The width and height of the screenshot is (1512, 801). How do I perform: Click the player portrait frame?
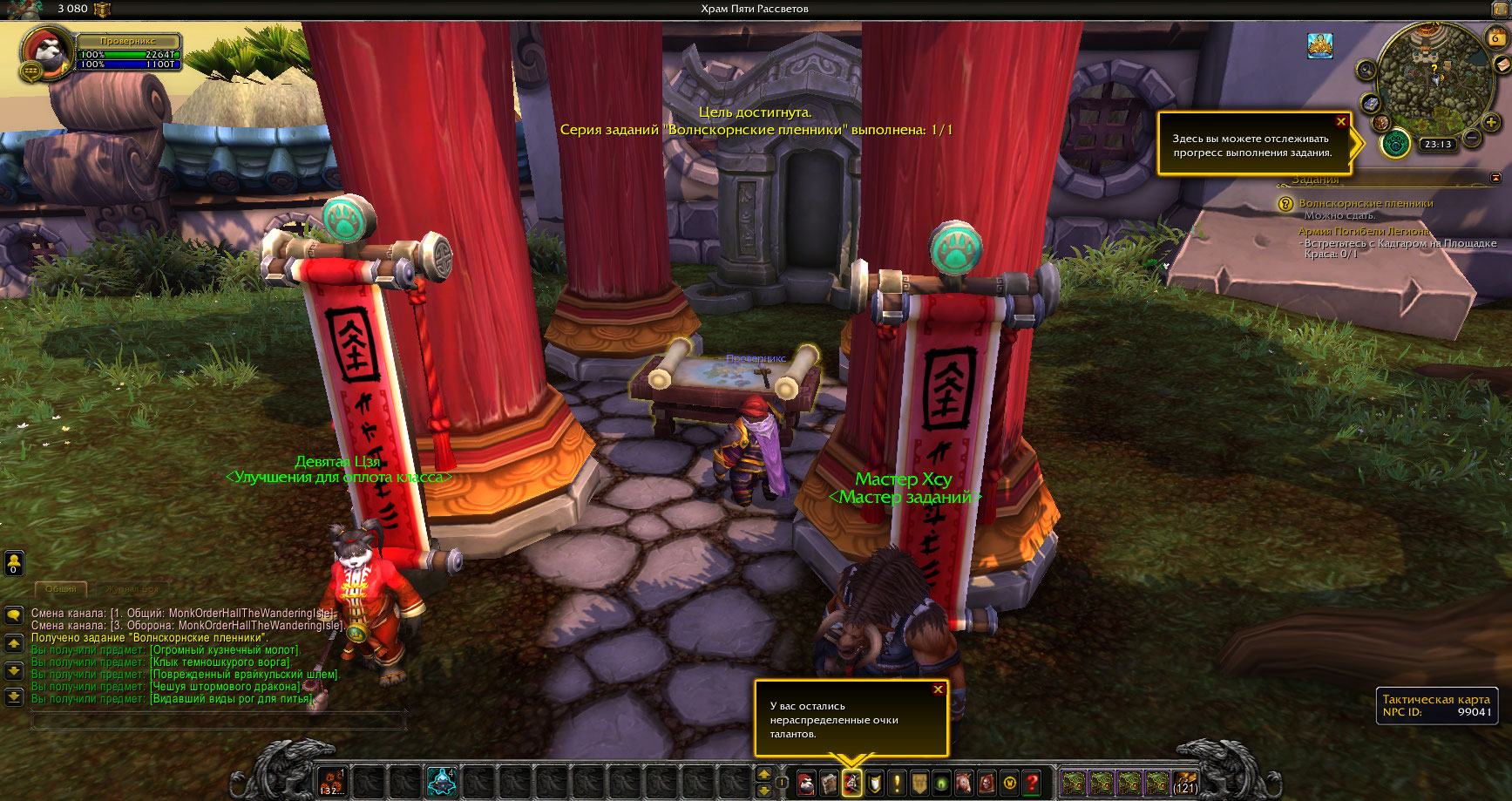click(x=49, y=54)
